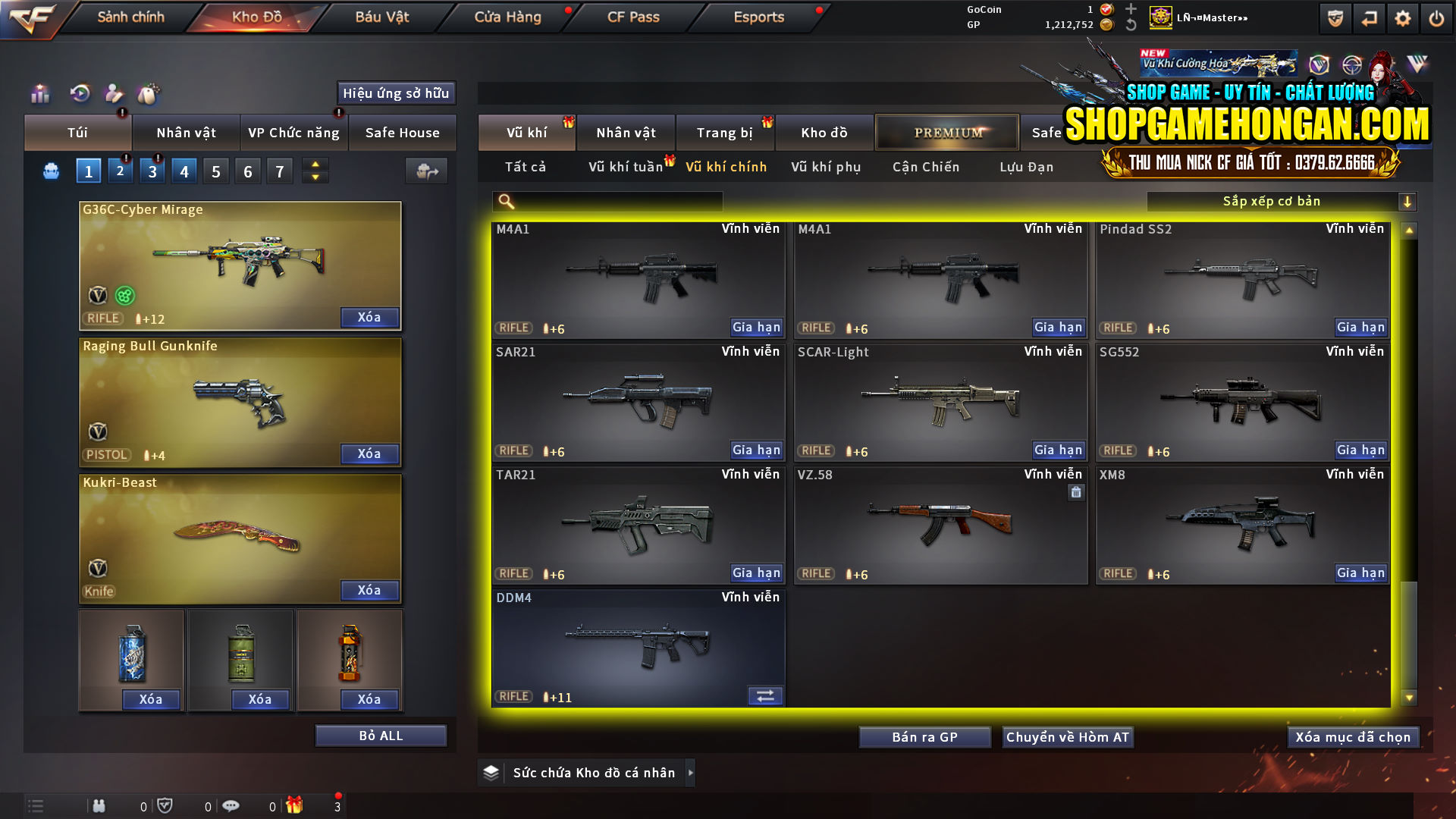Switch to the PREMIUM tab

coord(946,132)
